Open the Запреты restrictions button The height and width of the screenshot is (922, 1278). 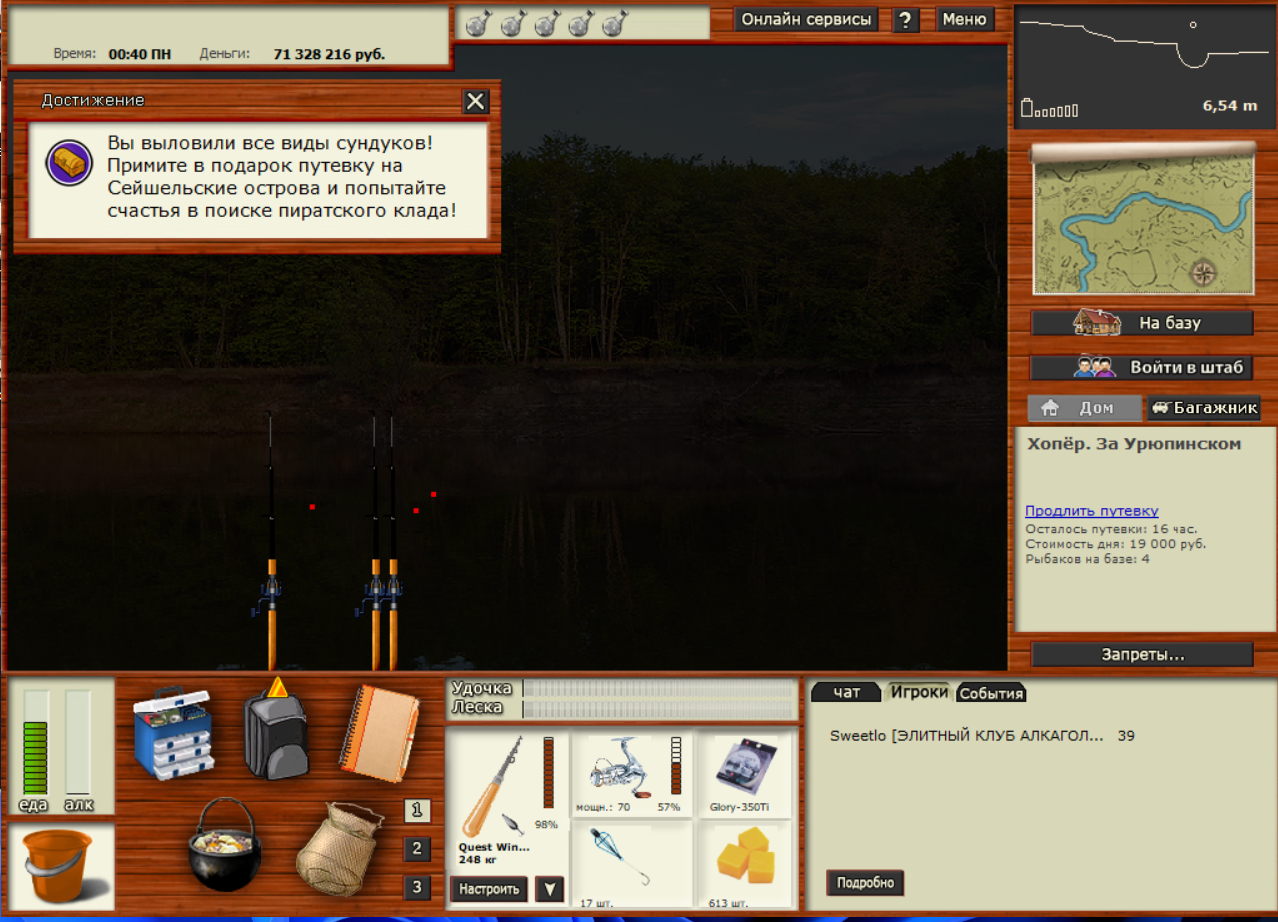1142,655
